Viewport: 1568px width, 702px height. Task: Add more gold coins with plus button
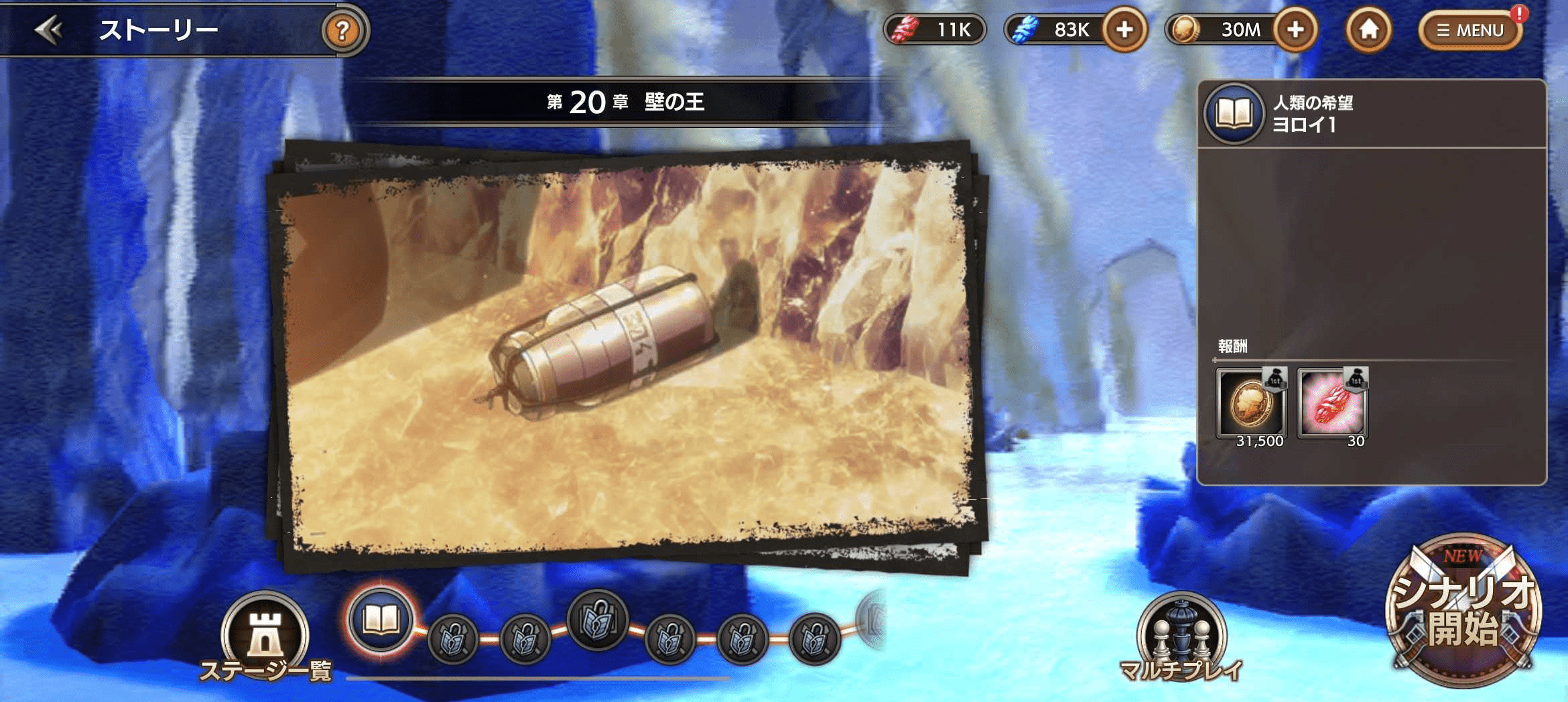click(1295, 29)
